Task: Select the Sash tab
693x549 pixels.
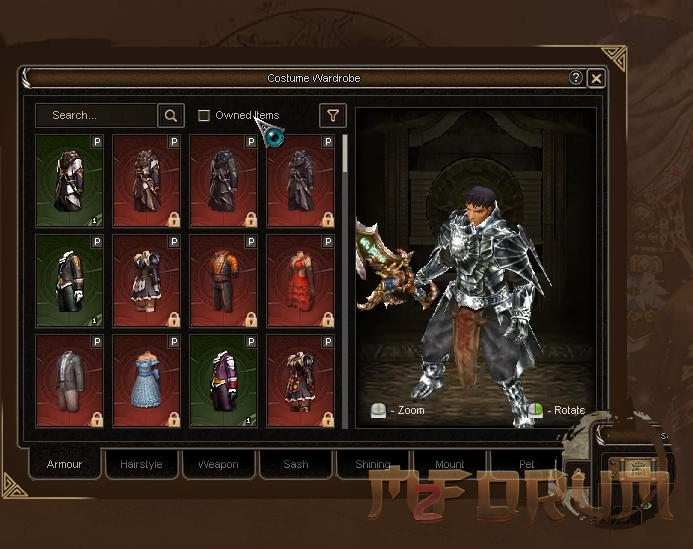Action: pyautogui.click(x=296, y=465)
